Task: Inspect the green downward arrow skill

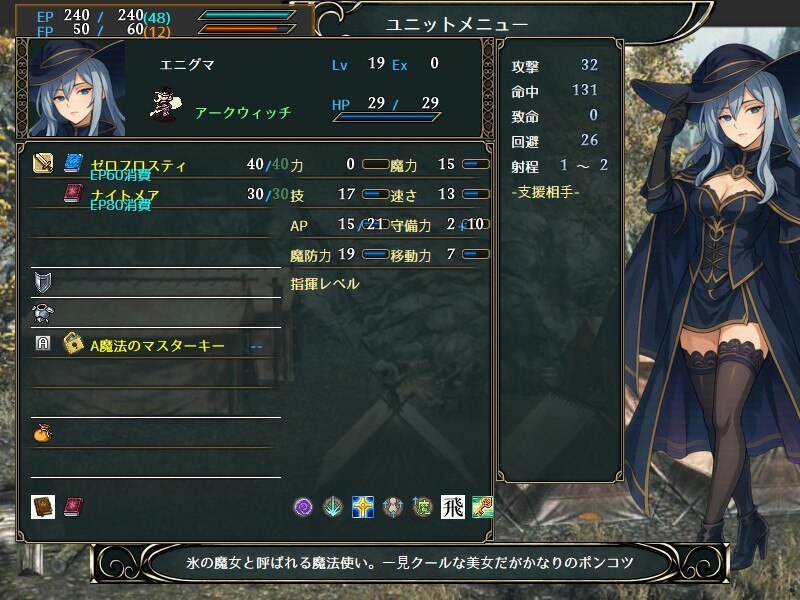Action: pos(333,507)
